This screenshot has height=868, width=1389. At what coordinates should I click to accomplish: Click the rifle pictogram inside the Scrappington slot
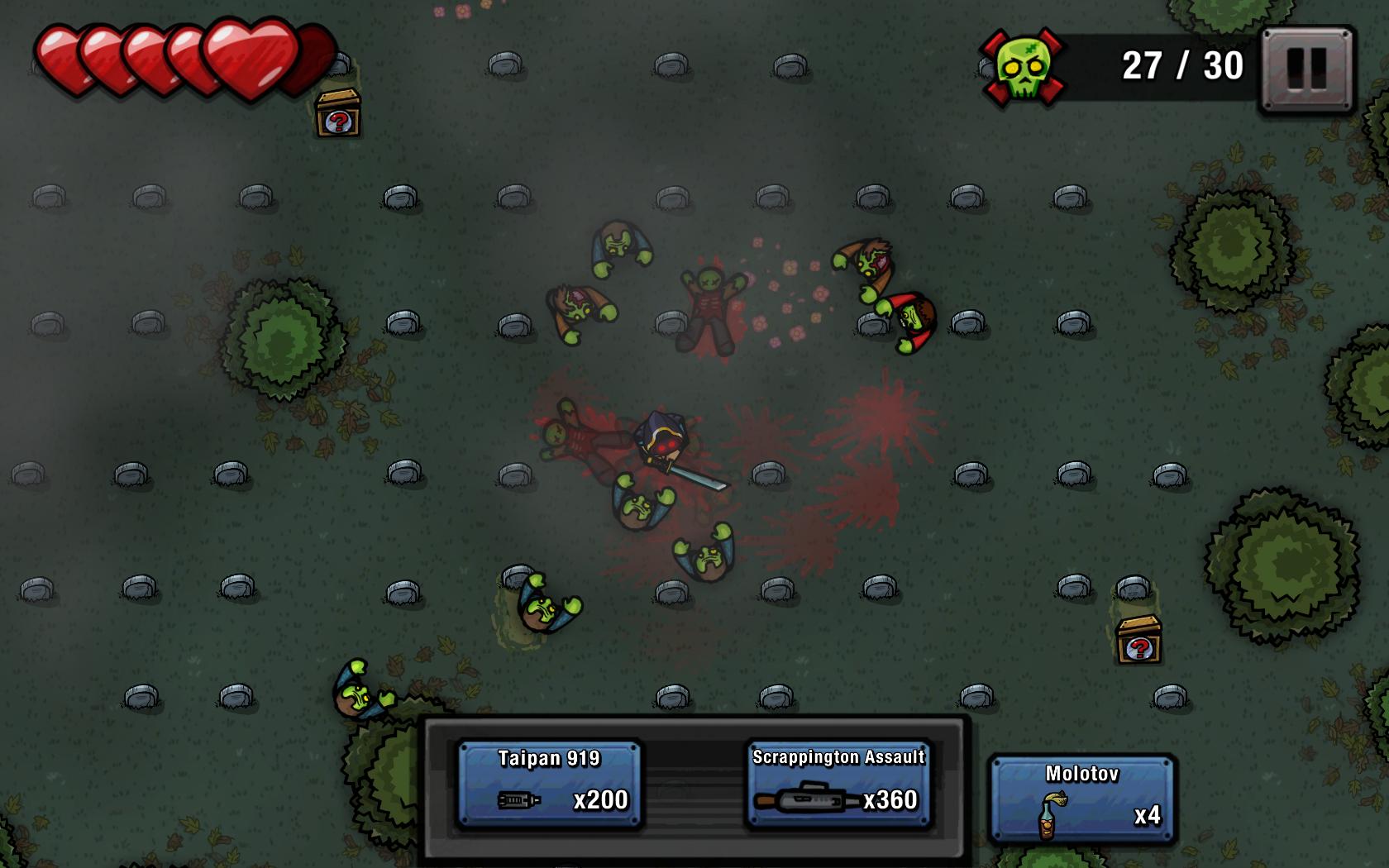(x=804, y=799)
